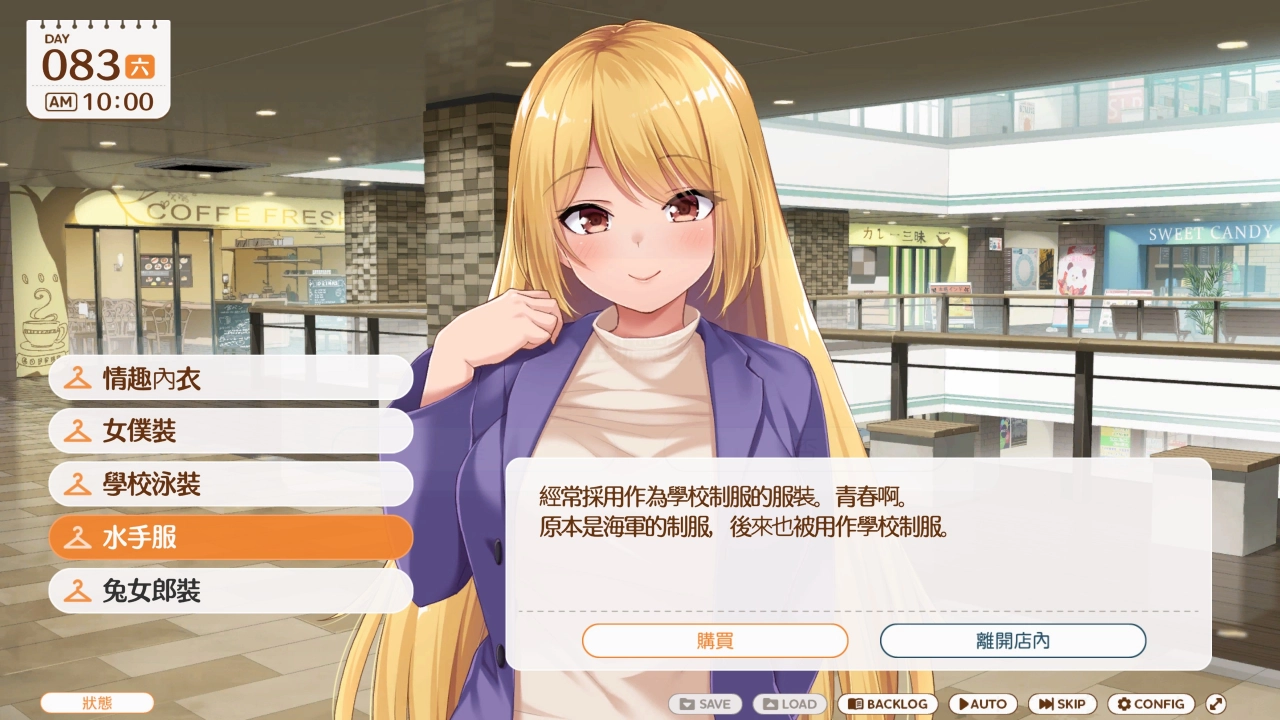Click the hanger icon beside 兔女郎裝
Viewport: 1280px width, 720px height.
(78, 592)
